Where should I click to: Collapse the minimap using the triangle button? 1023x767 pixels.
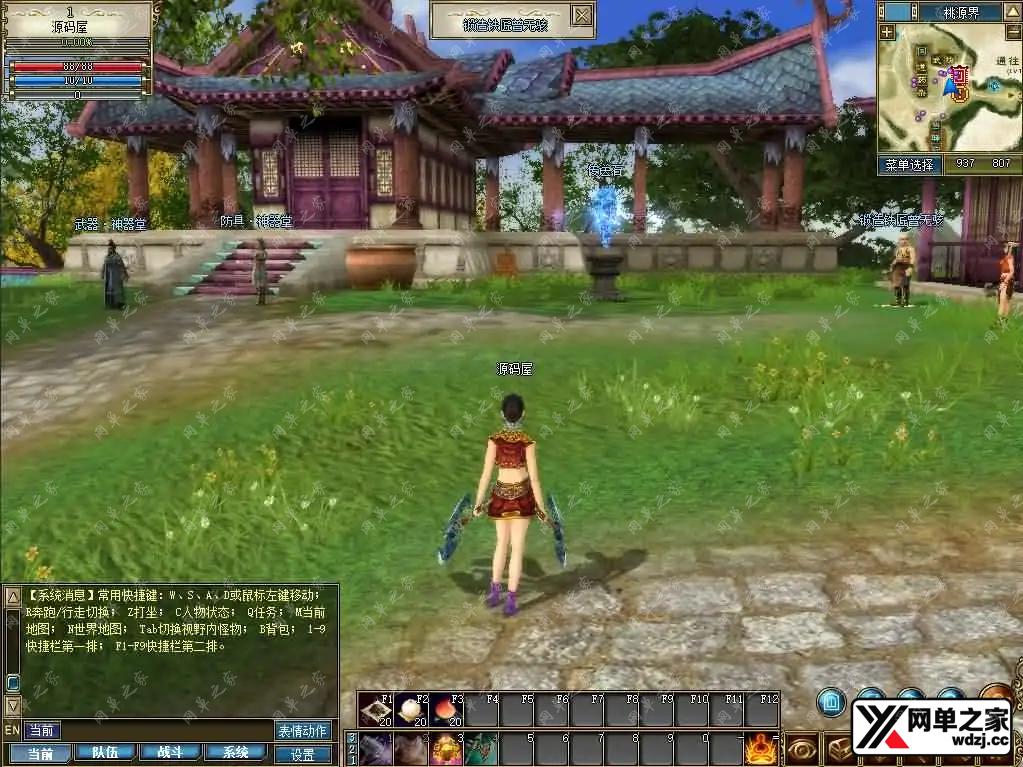1012,13
